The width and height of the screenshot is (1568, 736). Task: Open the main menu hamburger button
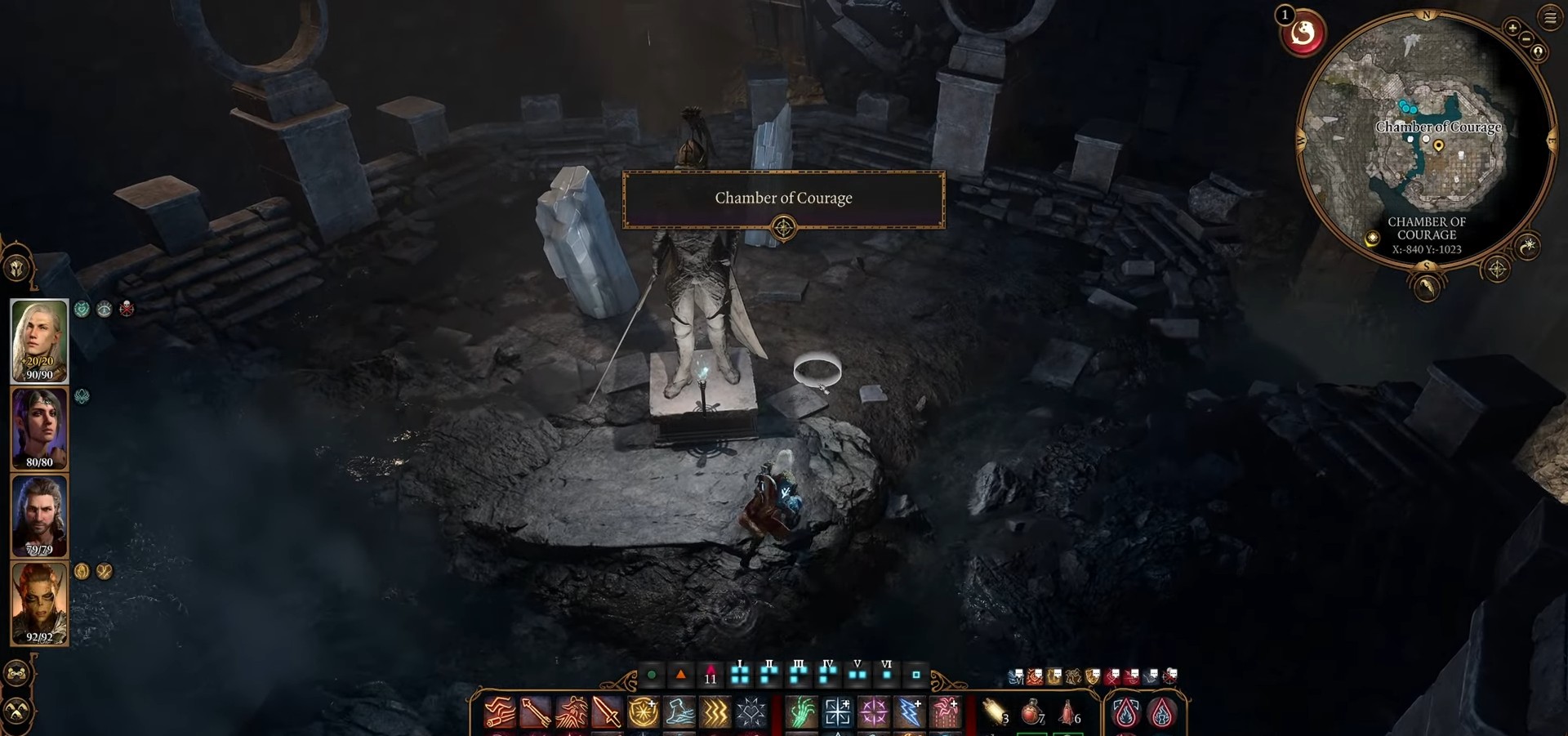1549,17
